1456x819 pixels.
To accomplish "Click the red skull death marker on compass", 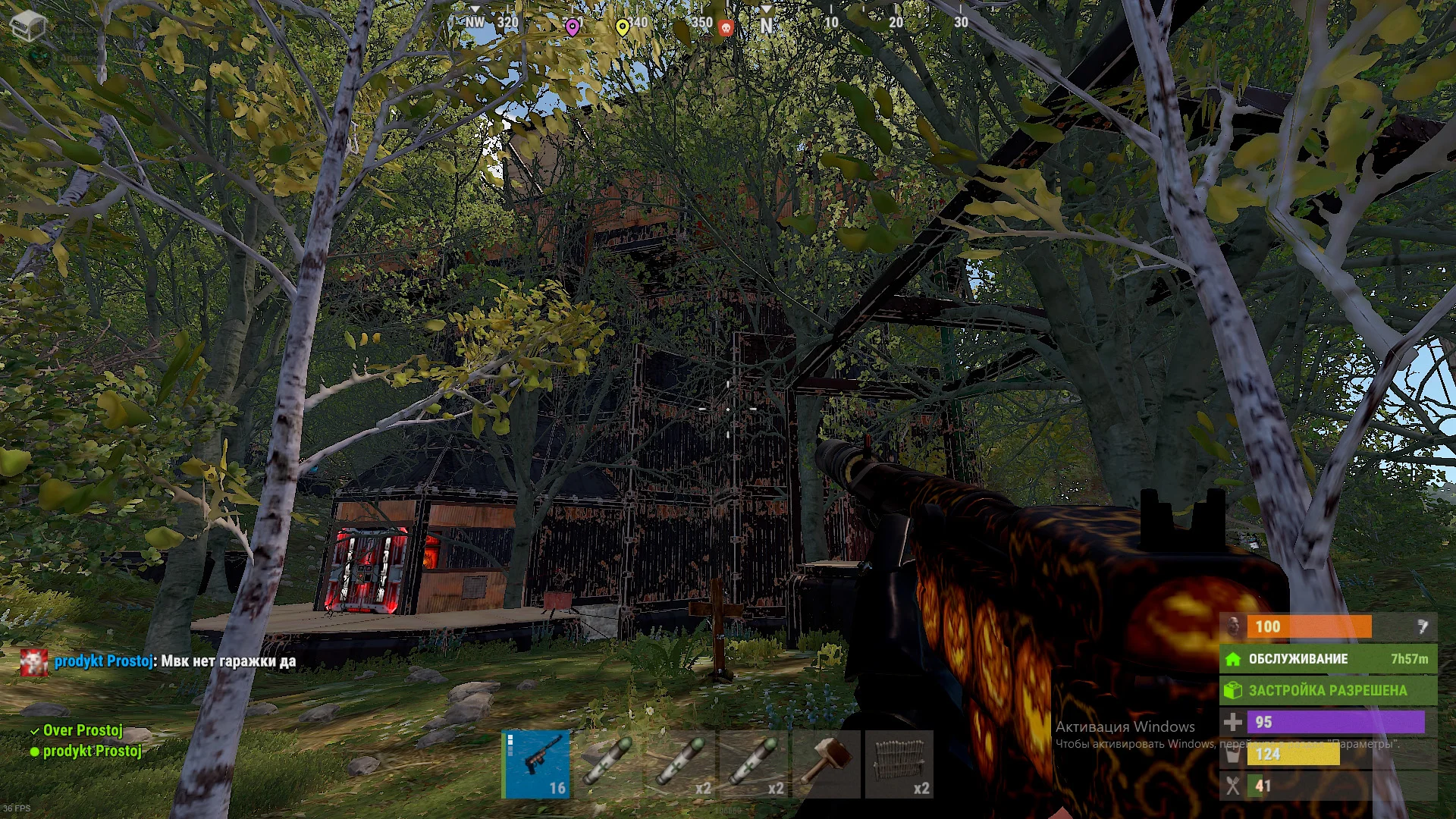I will point(726,28).
